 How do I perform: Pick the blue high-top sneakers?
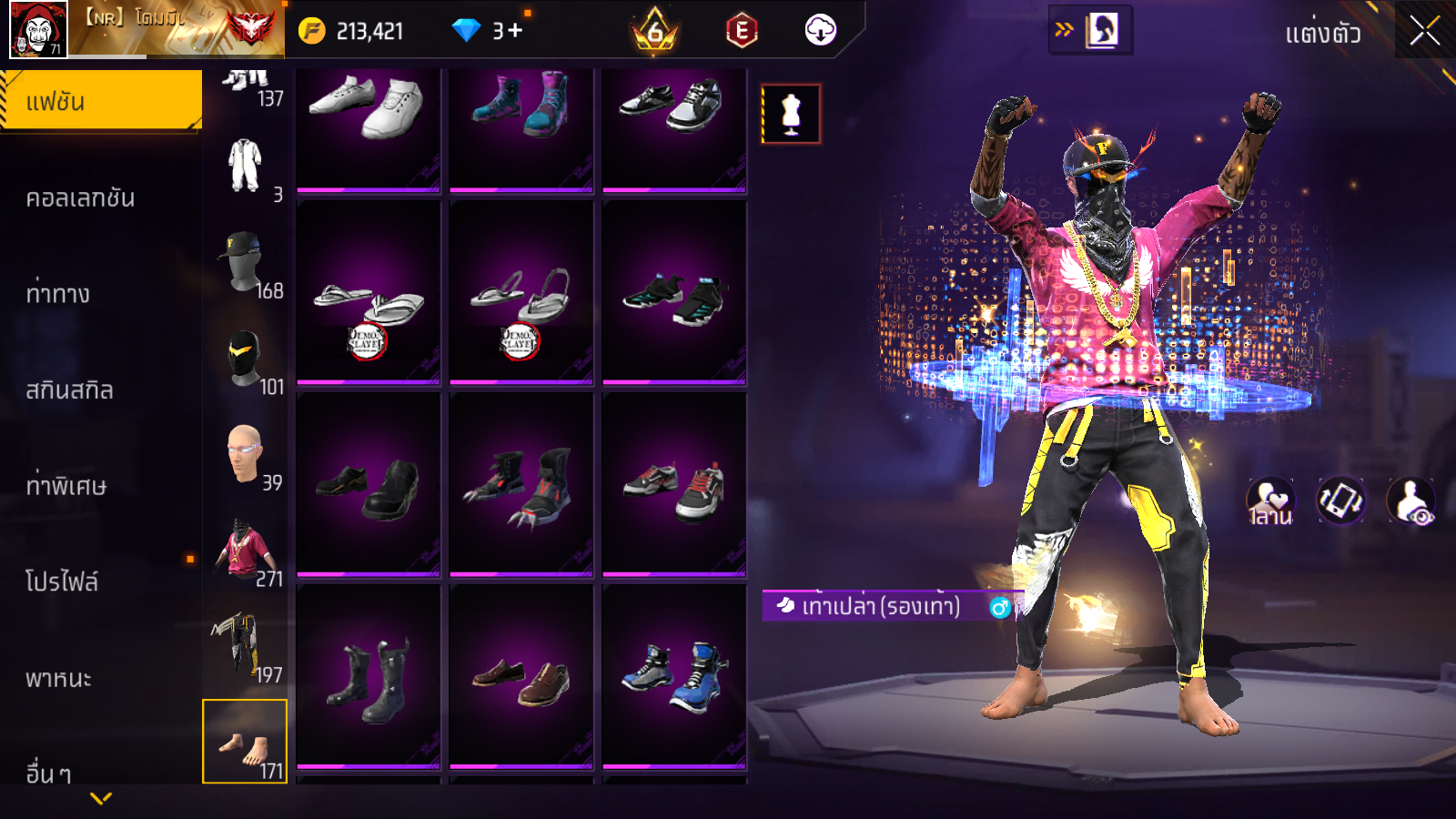click(674, 678)
